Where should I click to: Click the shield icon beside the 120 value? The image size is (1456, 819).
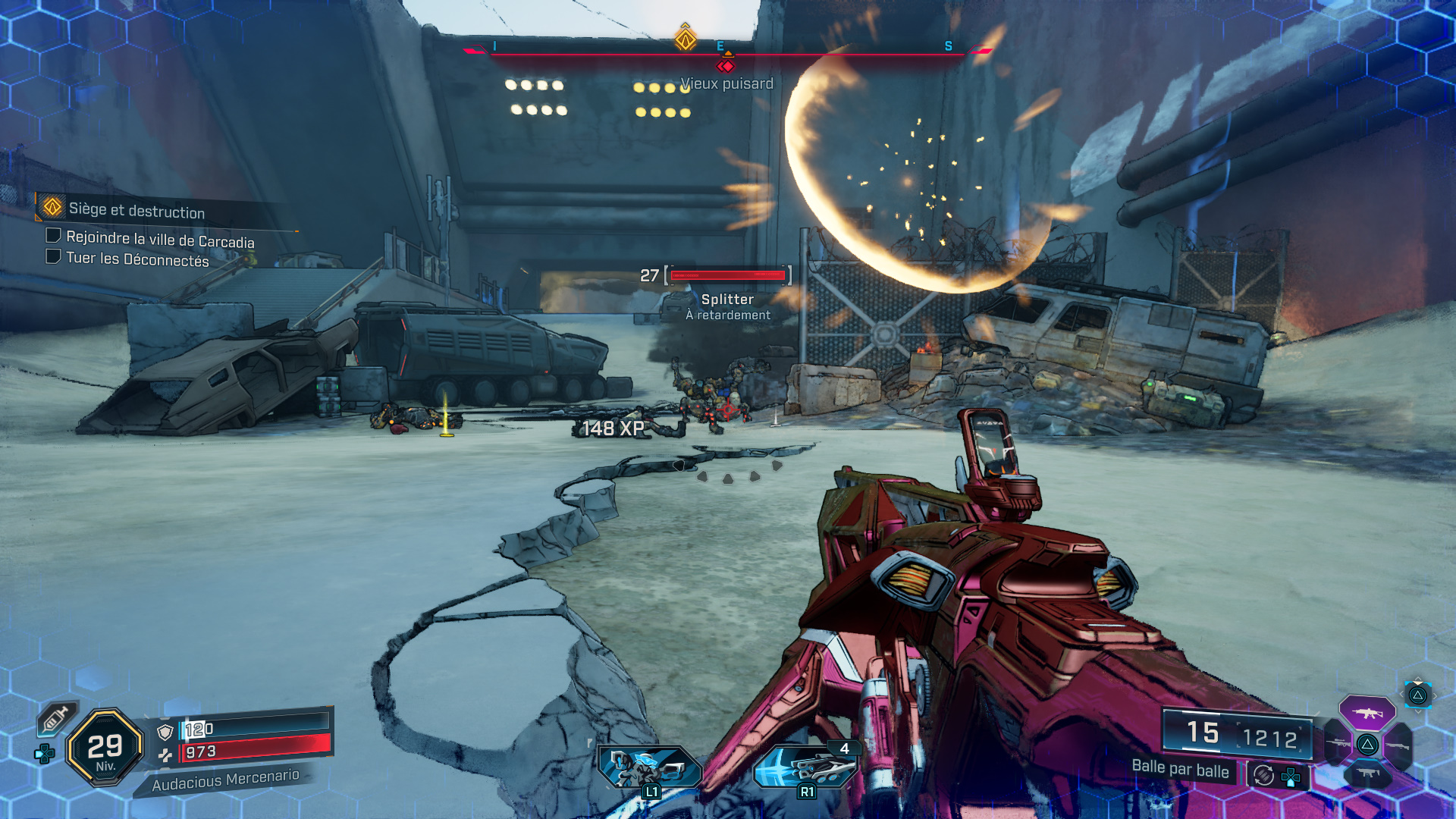[x=165, y=731]
